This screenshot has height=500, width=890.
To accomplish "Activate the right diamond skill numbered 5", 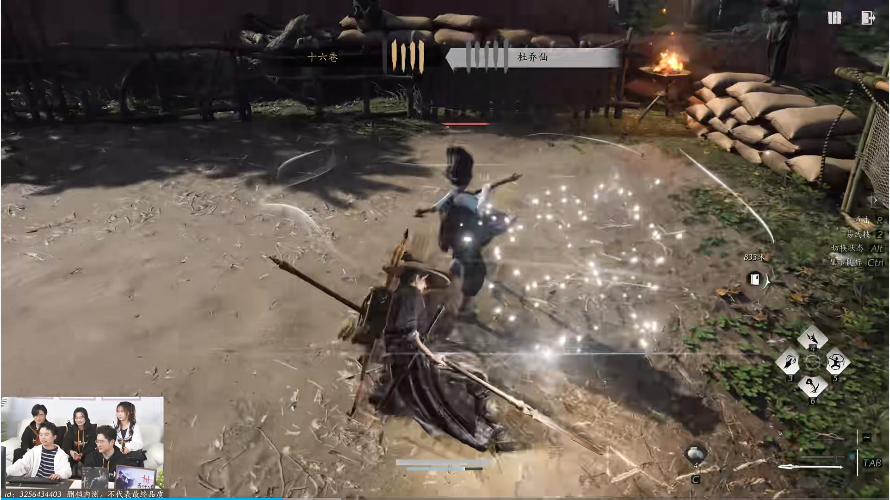I will coord(836,361).
